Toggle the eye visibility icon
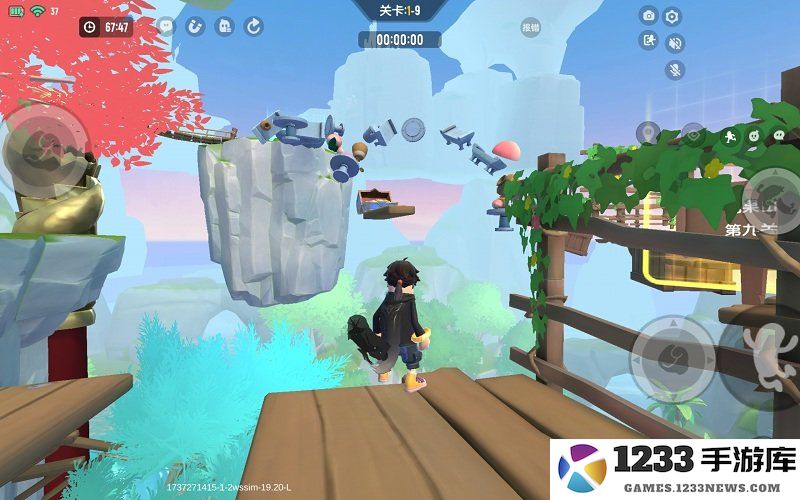Image resolution: width=800 pixels, height=500 pixels. [x=694, y=133]
